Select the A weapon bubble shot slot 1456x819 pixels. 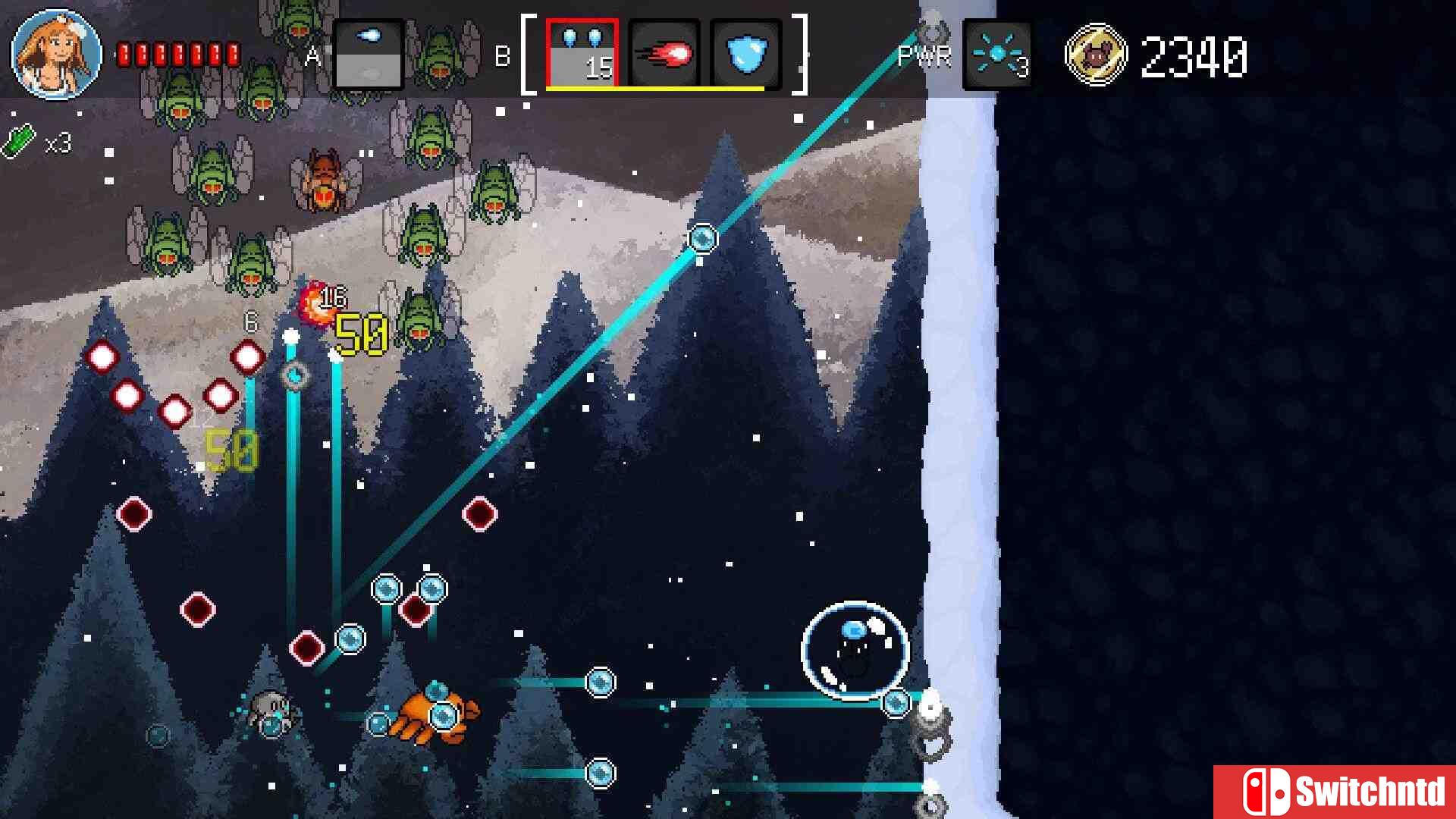pyautogui.click(x=369, y=55)
